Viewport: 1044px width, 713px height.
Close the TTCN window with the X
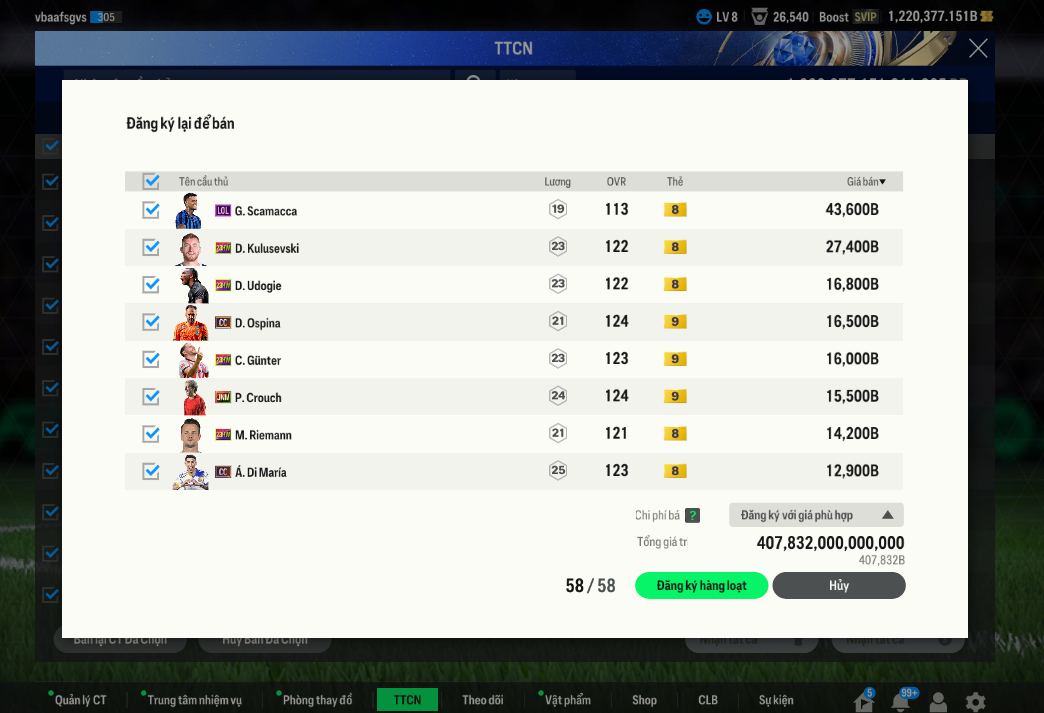point(978,48)
